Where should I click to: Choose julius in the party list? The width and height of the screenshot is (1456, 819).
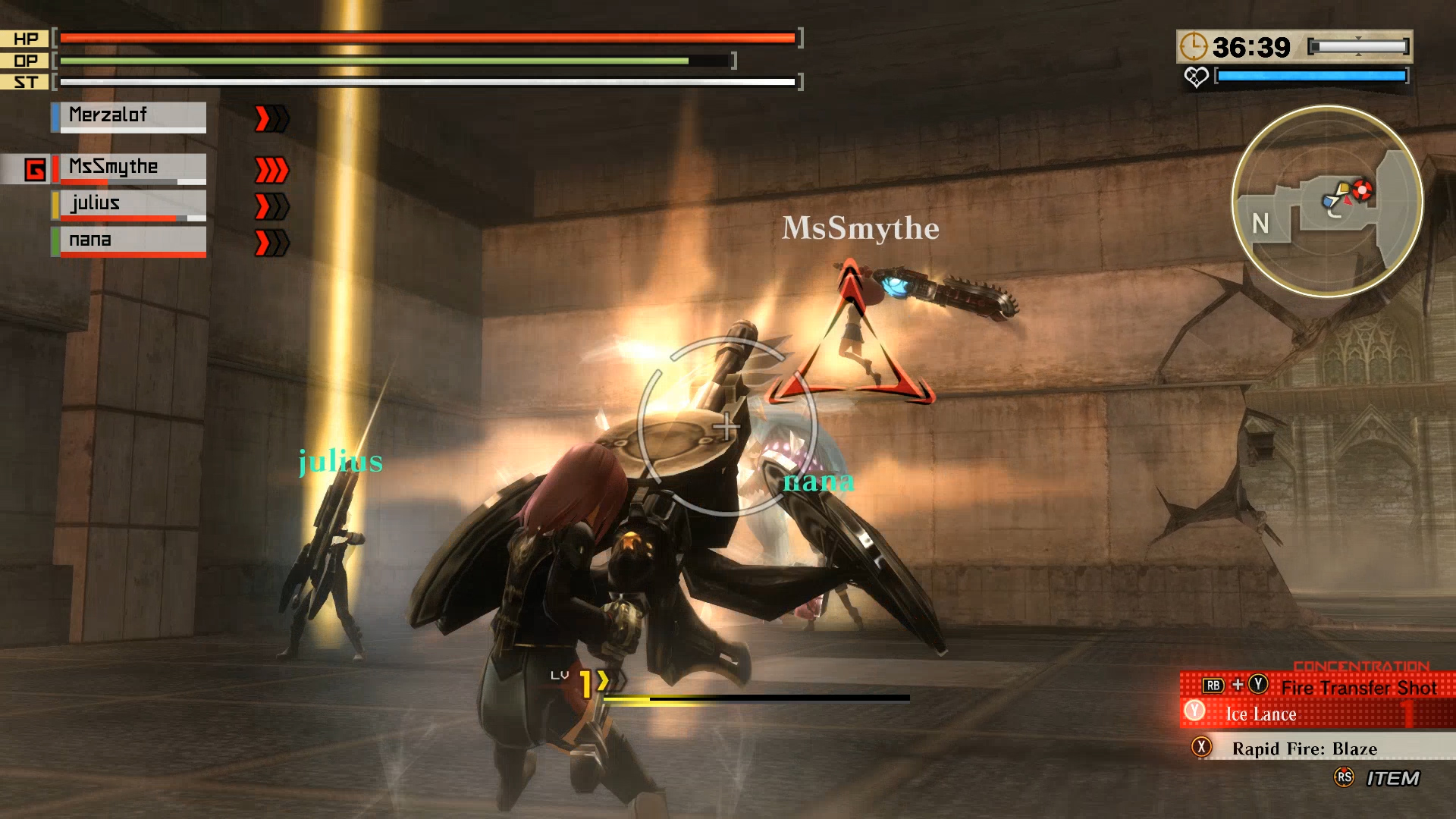click(x=129, y=204)
